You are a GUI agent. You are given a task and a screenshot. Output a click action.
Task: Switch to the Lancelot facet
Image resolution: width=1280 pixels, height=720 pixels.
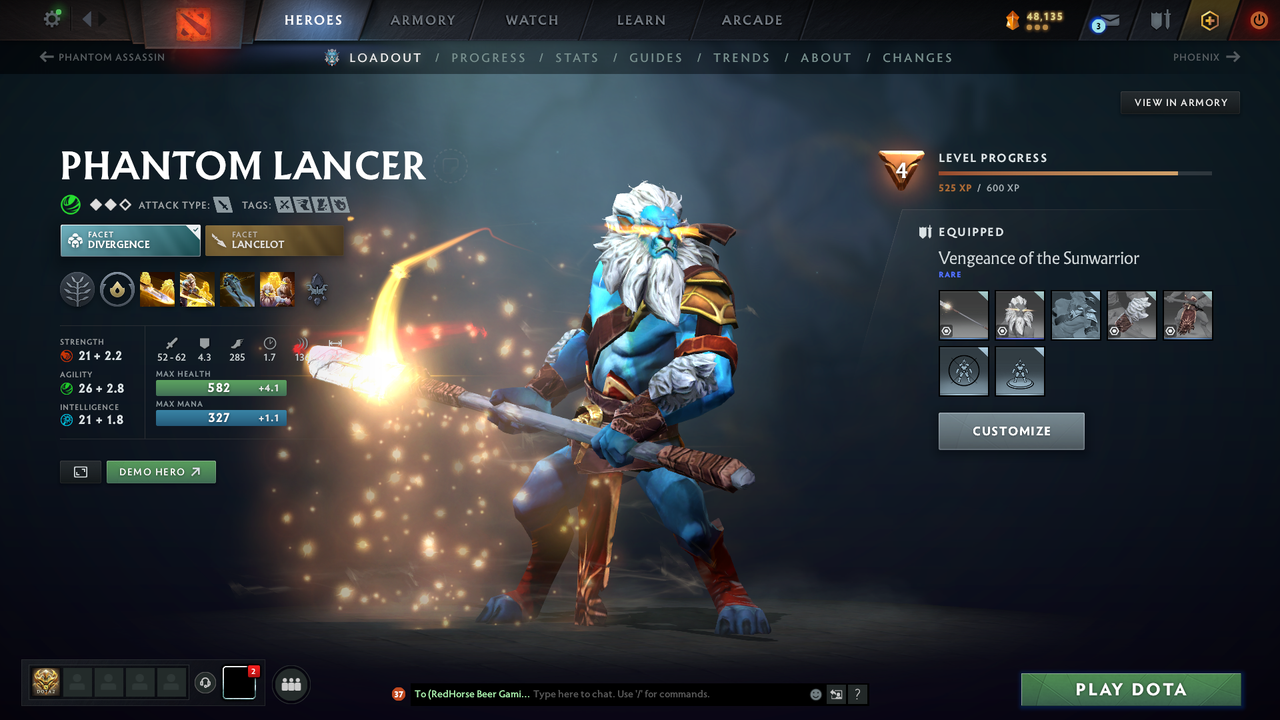coord(274,240)
